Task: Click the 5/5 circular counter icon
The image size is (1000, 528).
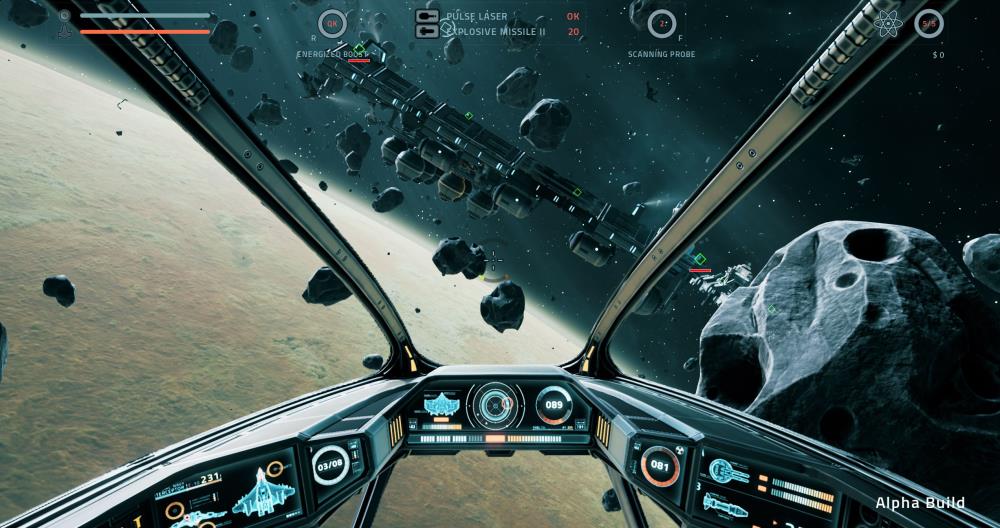Action: coord(929,23)
